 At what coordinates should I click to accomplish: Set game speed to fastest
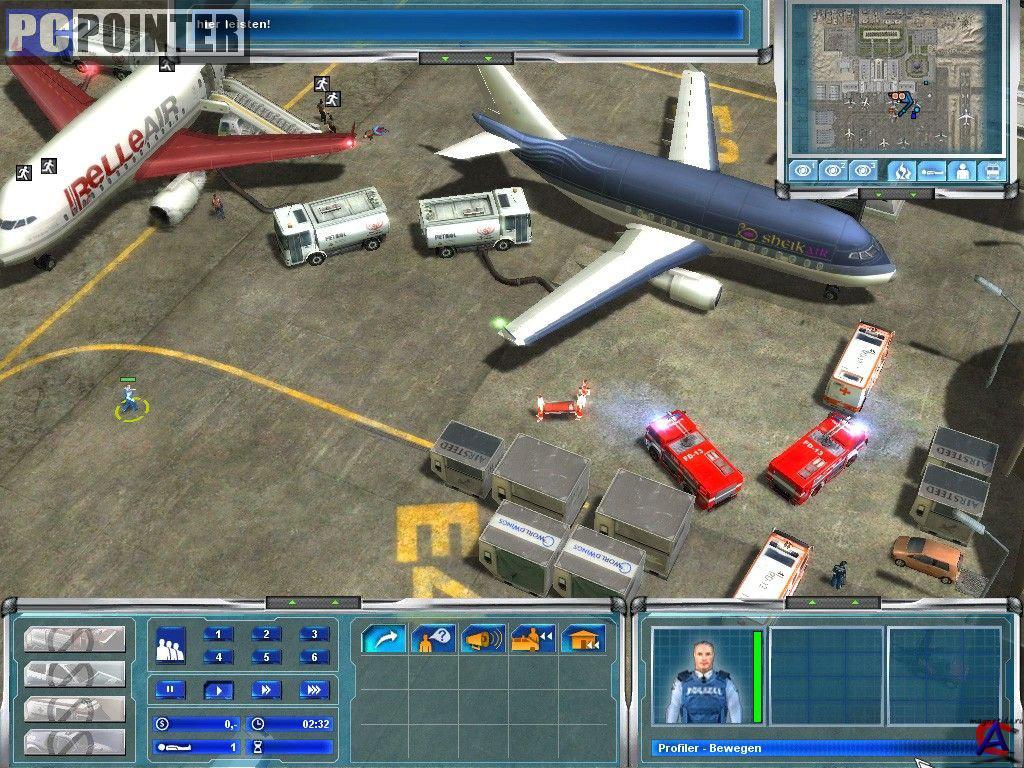point(314,689)
